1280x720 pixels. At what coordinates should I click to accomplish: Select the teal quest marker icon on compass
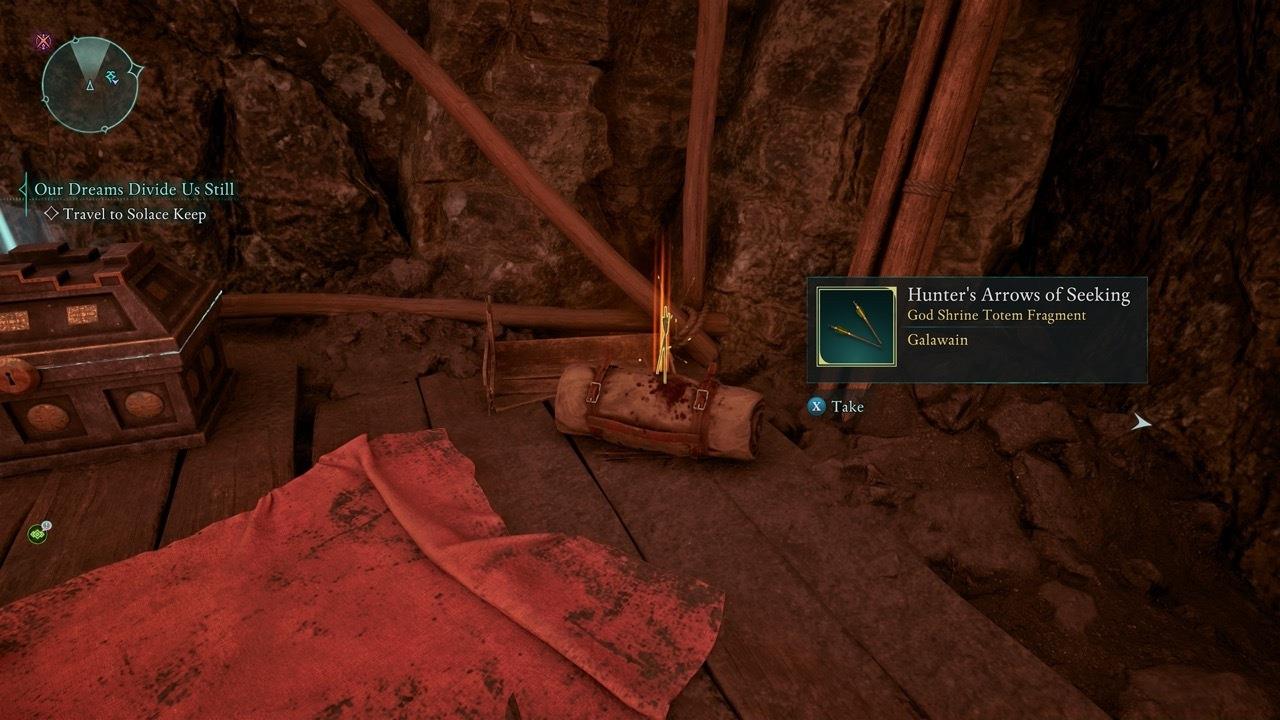pos(112,77)
